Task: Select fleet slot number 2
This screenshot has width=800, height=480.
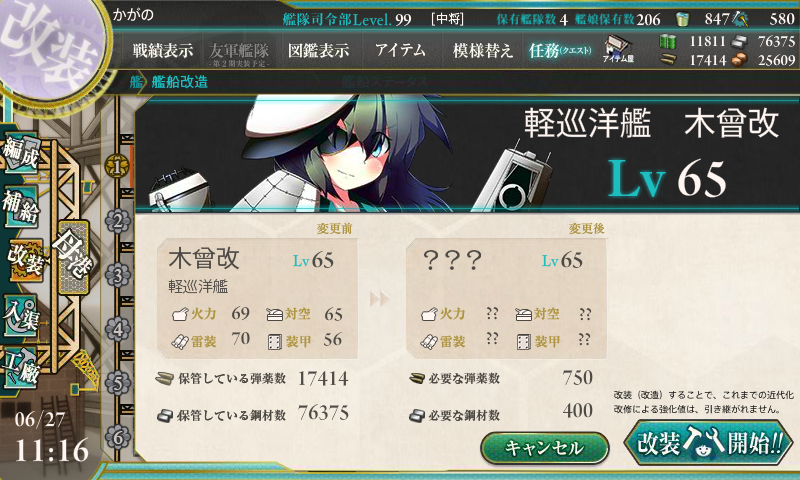Action: pyautogui.click(x=118, y=220)
